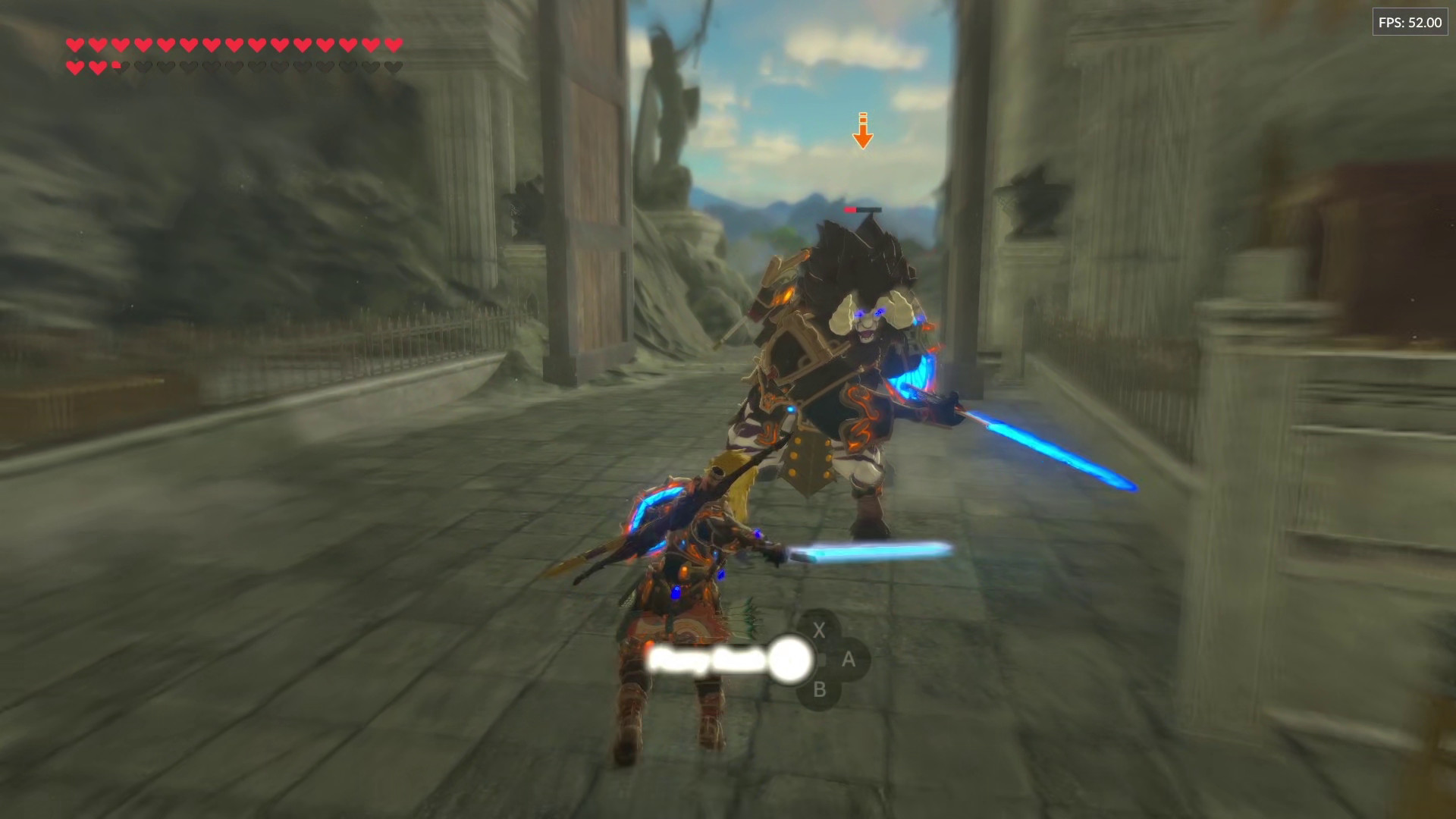Click the orange destination arrow marker

(x=862, y=130)
